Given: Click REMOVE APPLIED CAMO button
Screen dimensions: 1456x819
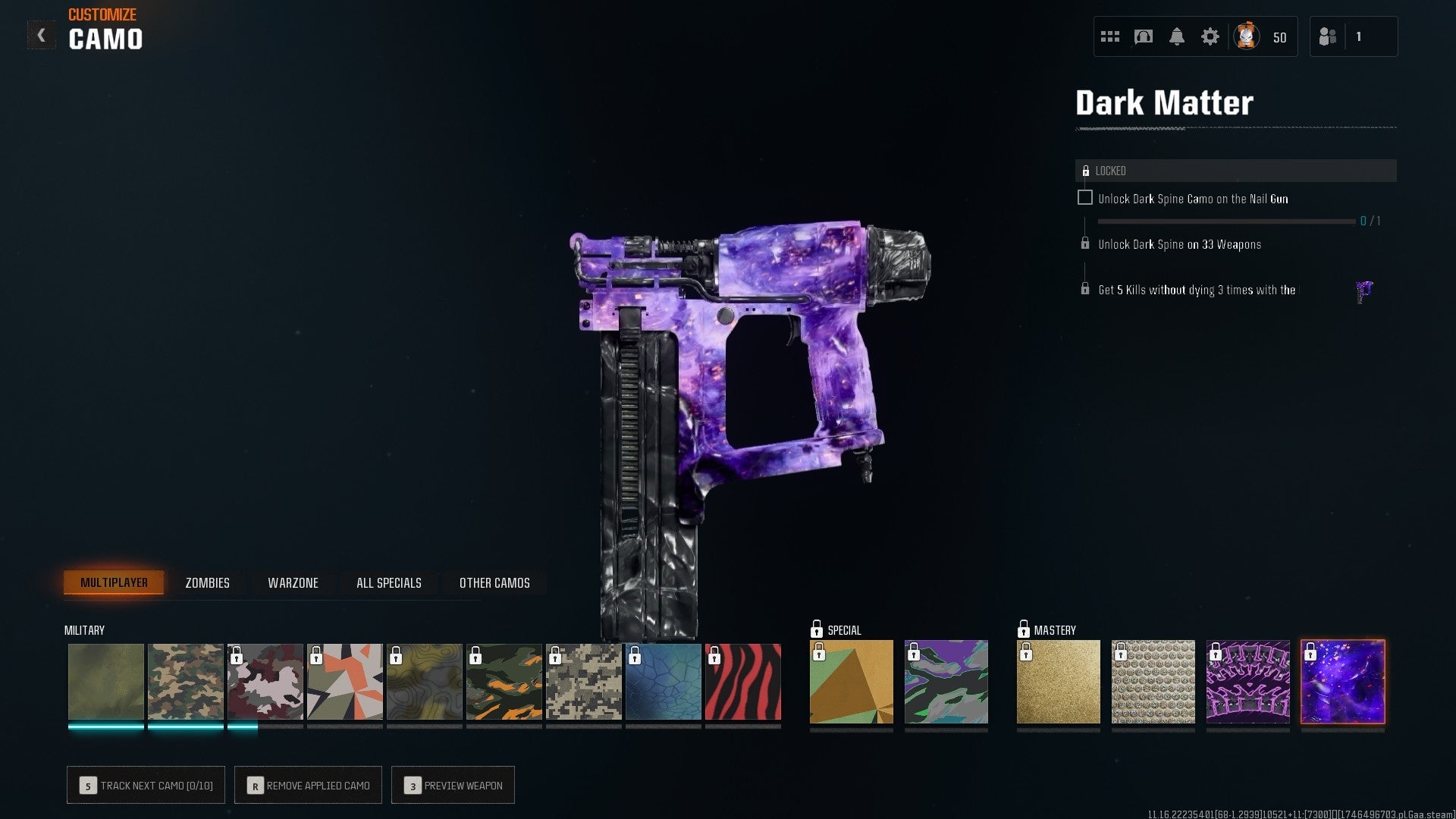Looking at the screenshot, I should coord(308,785).
